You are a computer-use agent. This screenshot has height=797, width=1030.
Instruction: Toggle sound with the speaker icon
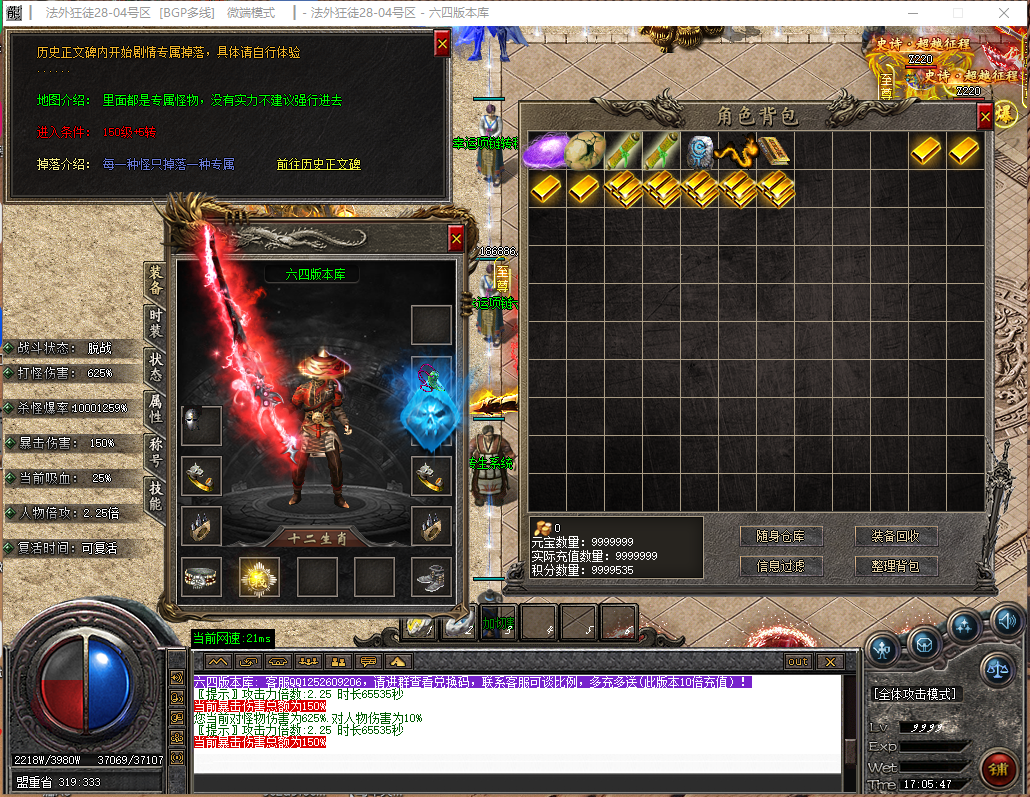click(x=1004, y=623)
